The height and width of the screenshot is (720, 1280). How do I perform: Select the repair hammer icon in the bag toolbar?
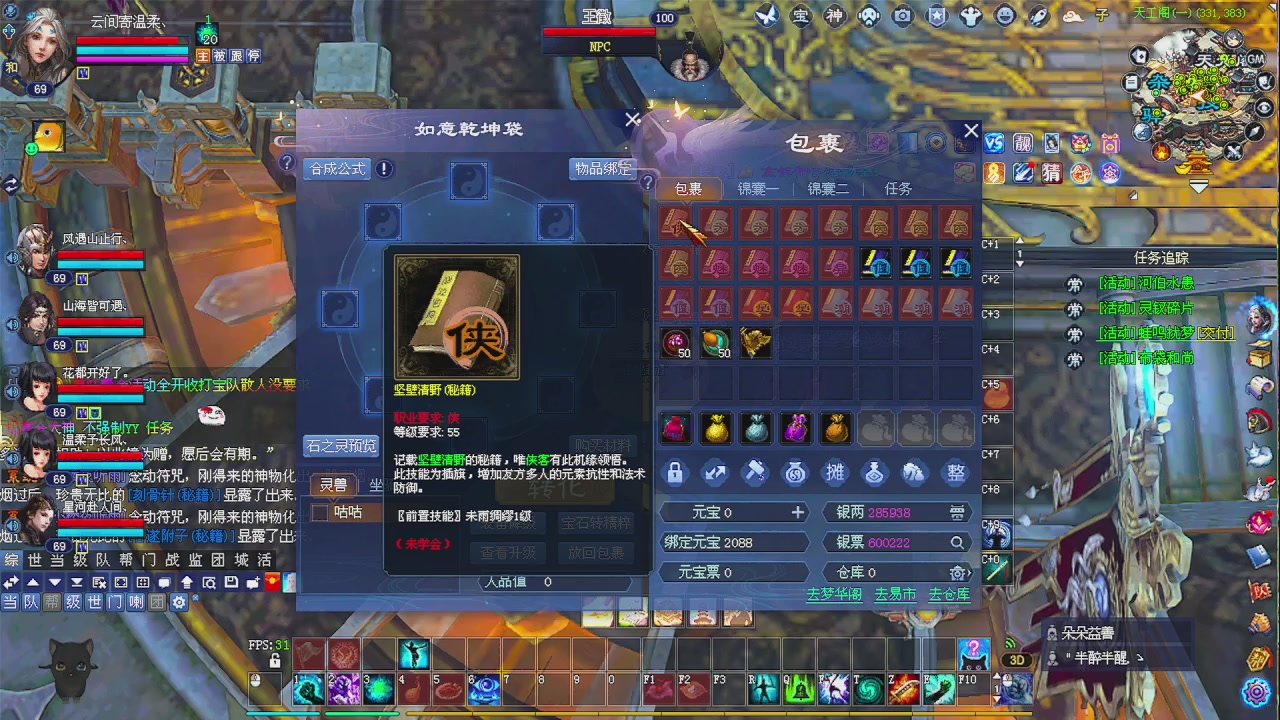pos(755,473)
